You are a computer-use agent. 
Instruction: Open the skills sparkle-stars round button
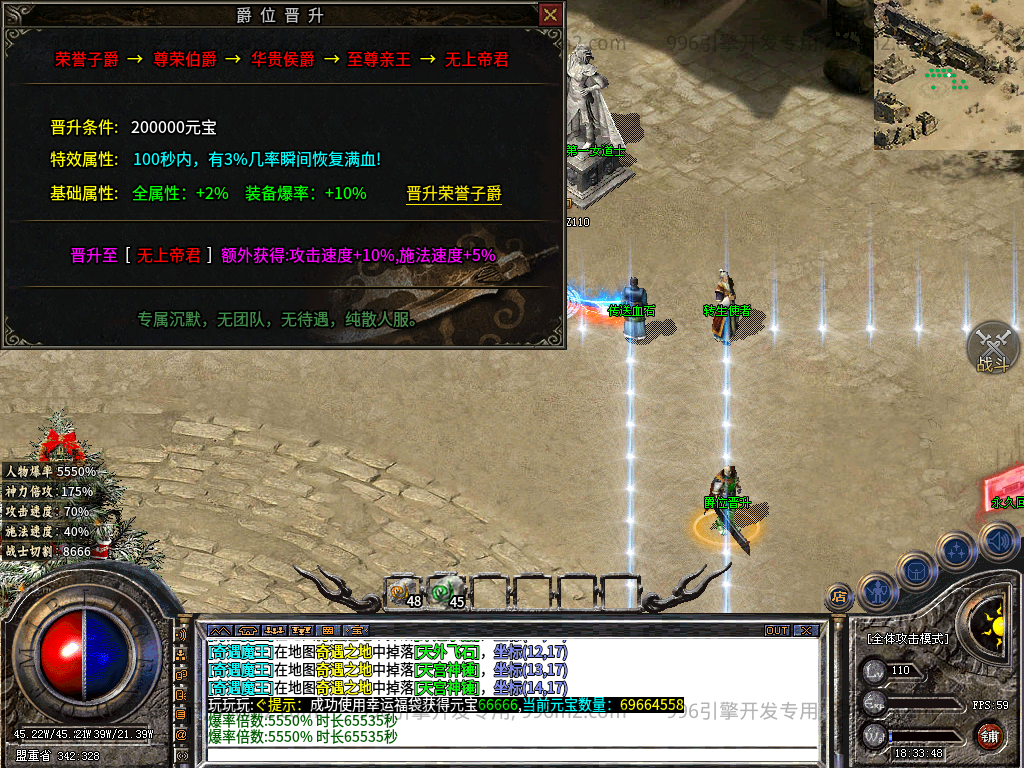(957, 550)
